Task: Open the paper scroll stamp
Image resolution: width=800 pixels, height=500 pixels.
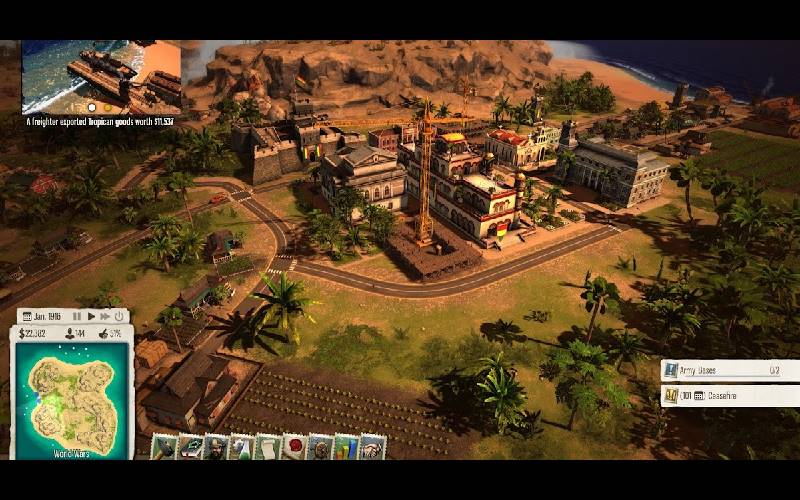Action: [x=268, y=447]
